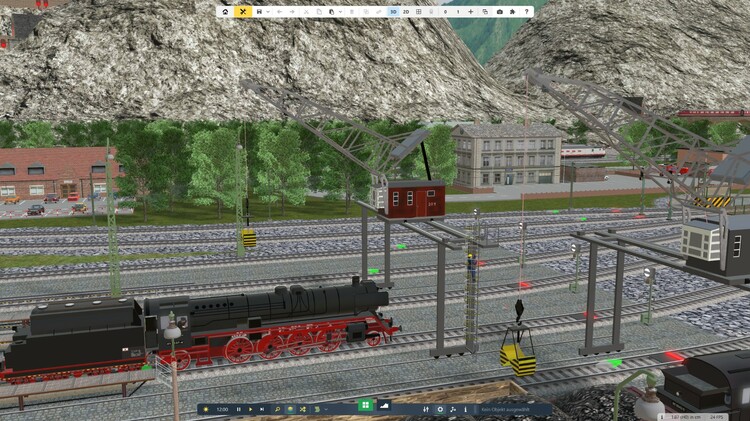The width and height of the screenshot is (750, 421).
Task: Skip forward with the next-step button
Action: point(262,409)
